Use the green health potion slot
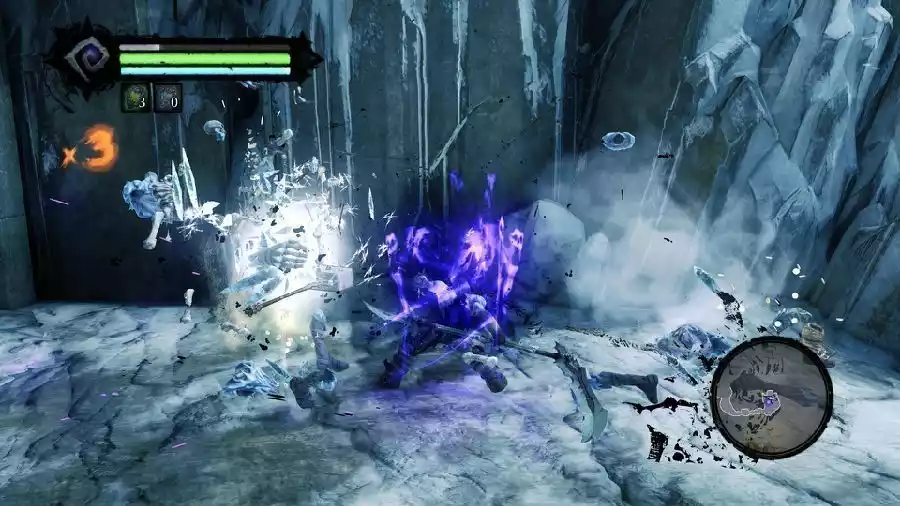Screen dimensions: 900x506 click(x=135, y=98)
